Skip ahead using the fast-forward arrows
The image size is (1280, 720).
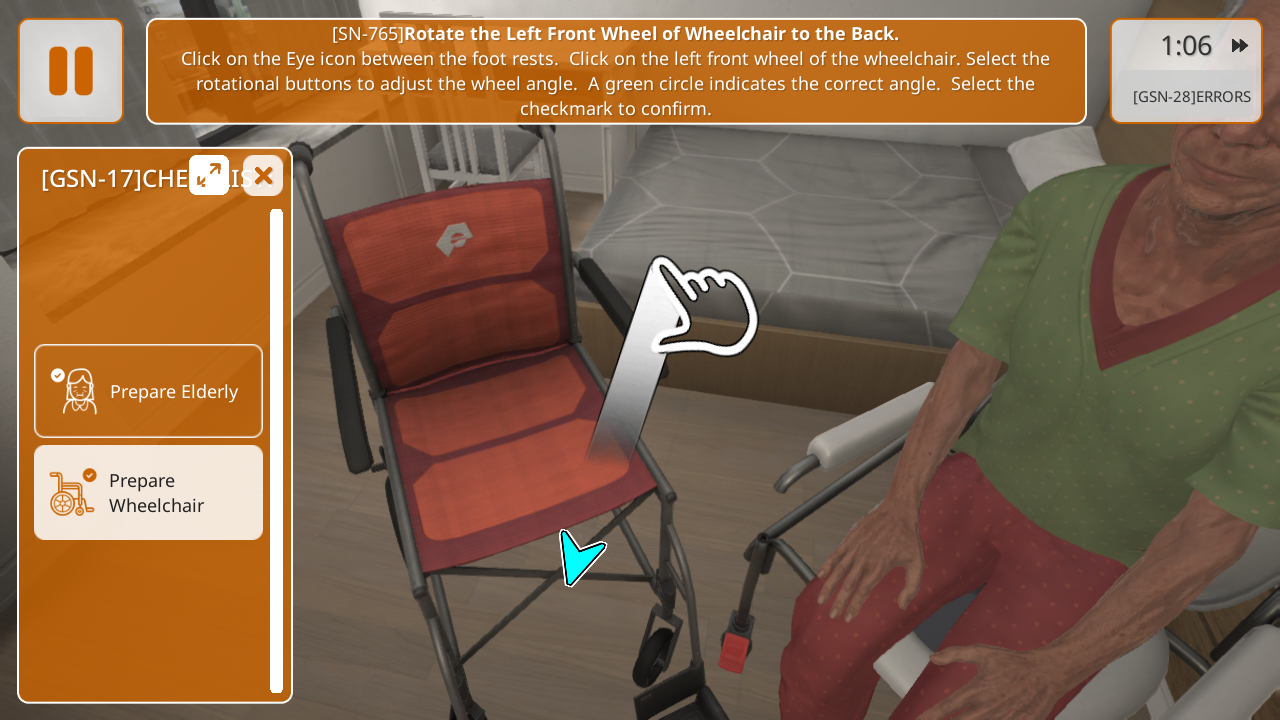click(x=1240, y=46)
